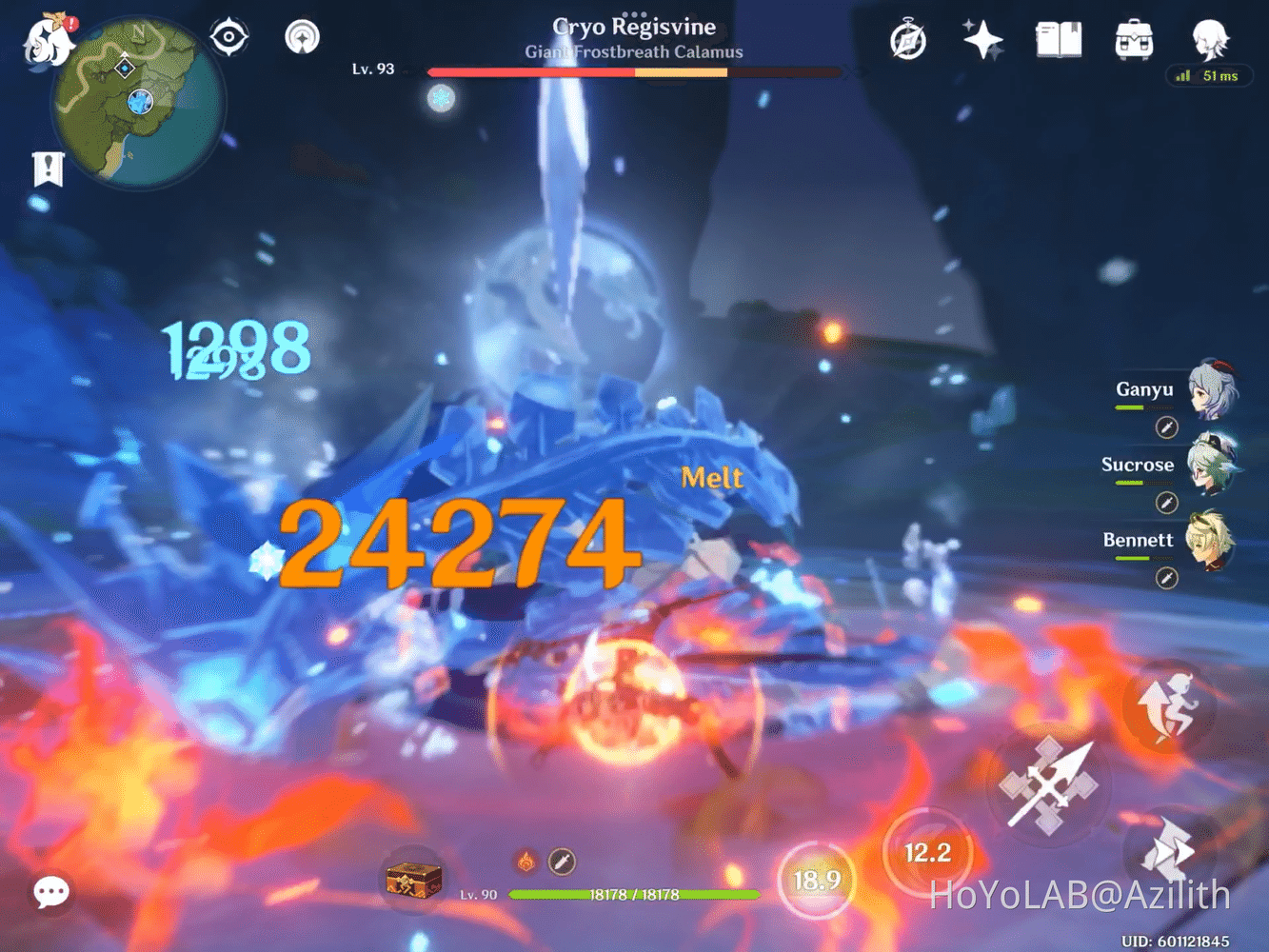The width and height of the screenshot is (1269, 952).
Task: Open the Character screen
Action: (1207, 38)
